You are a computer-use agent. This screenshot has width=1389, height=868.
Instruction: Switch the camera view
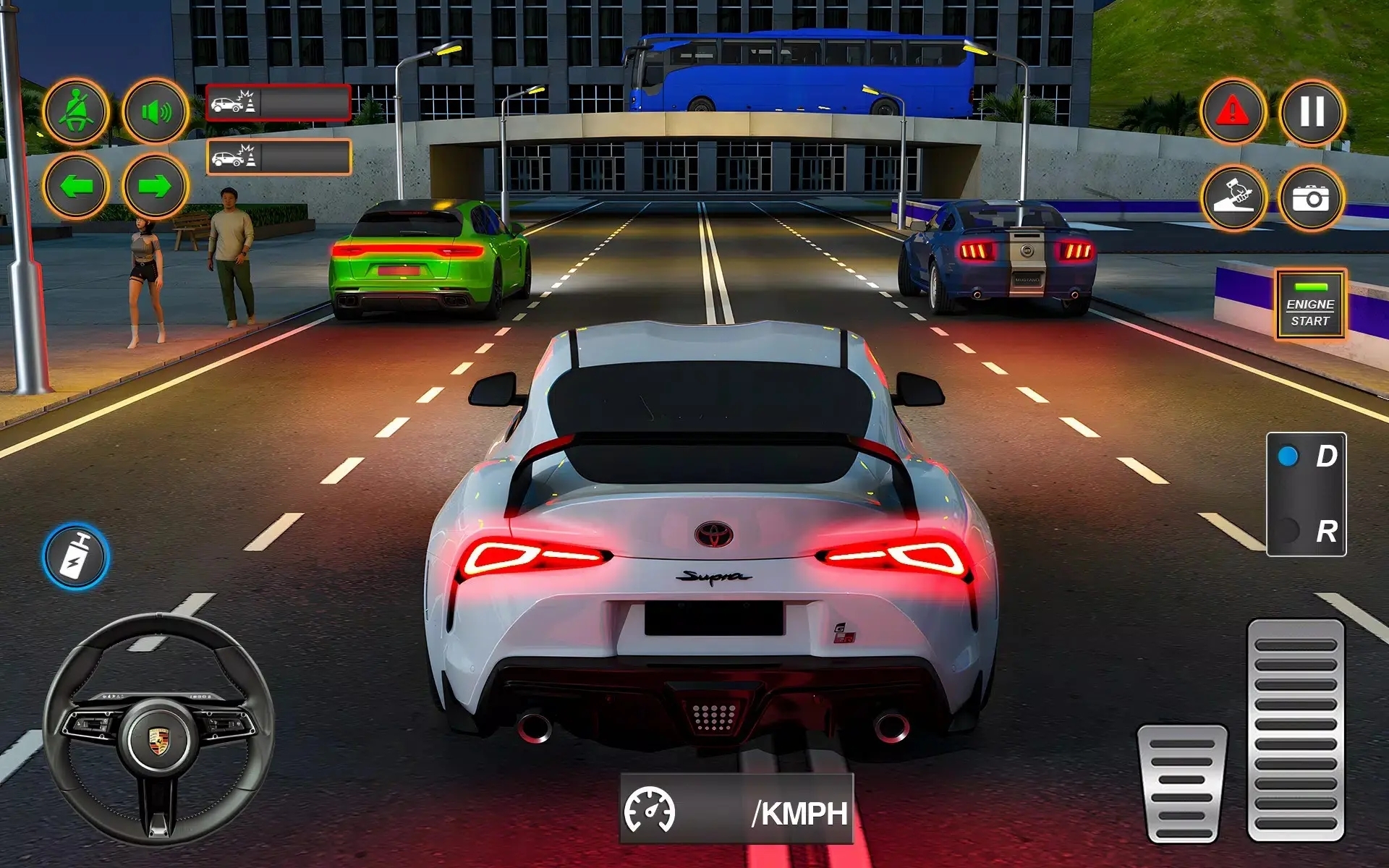[x=1312, y=197]
